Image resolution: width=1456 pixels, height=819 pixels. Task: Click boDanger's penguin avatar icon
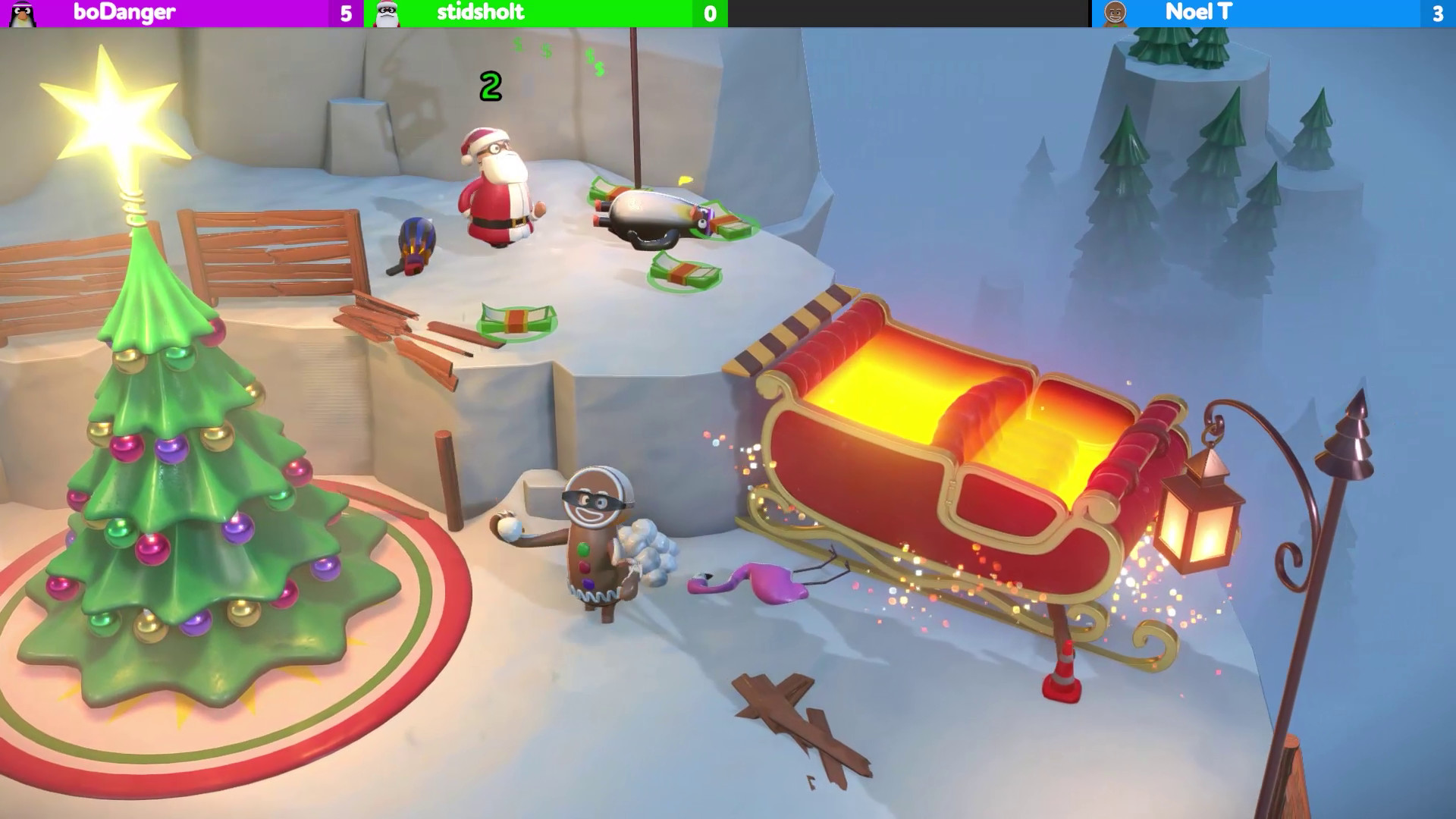23,12
